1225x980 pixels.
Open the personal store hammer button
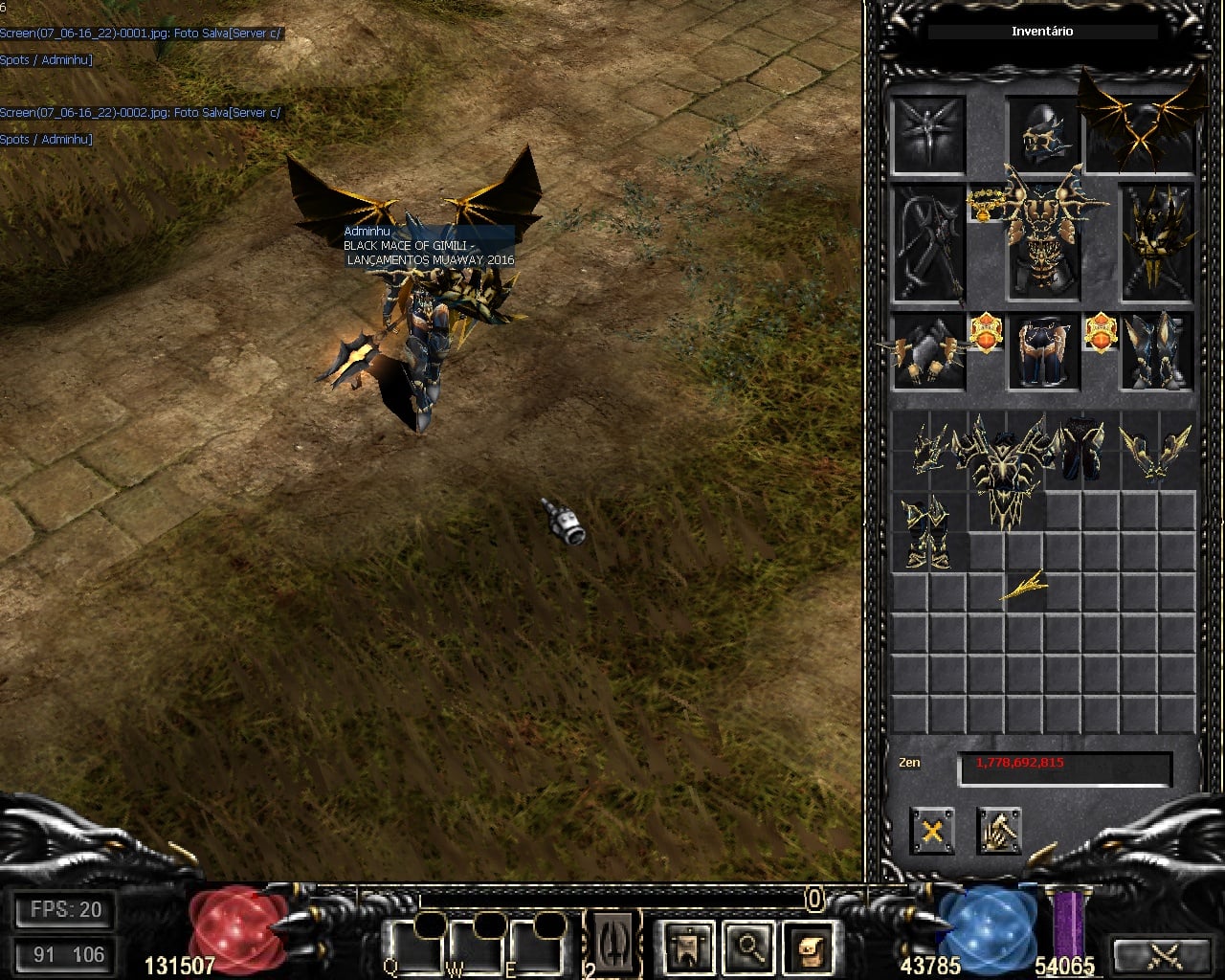[x=998, y=830]
